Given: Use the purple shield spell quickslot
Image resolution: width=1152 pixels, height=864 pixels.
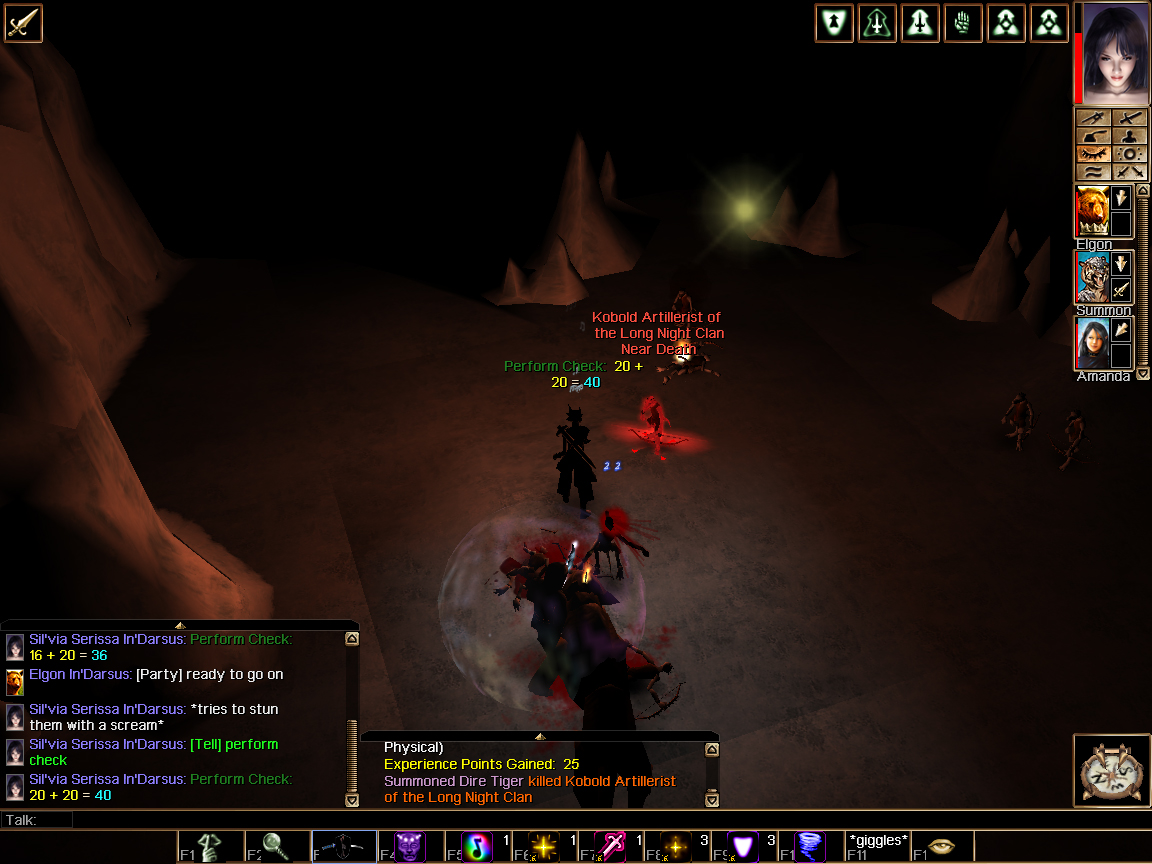Looking at the screenshot, I should point(743,847).
